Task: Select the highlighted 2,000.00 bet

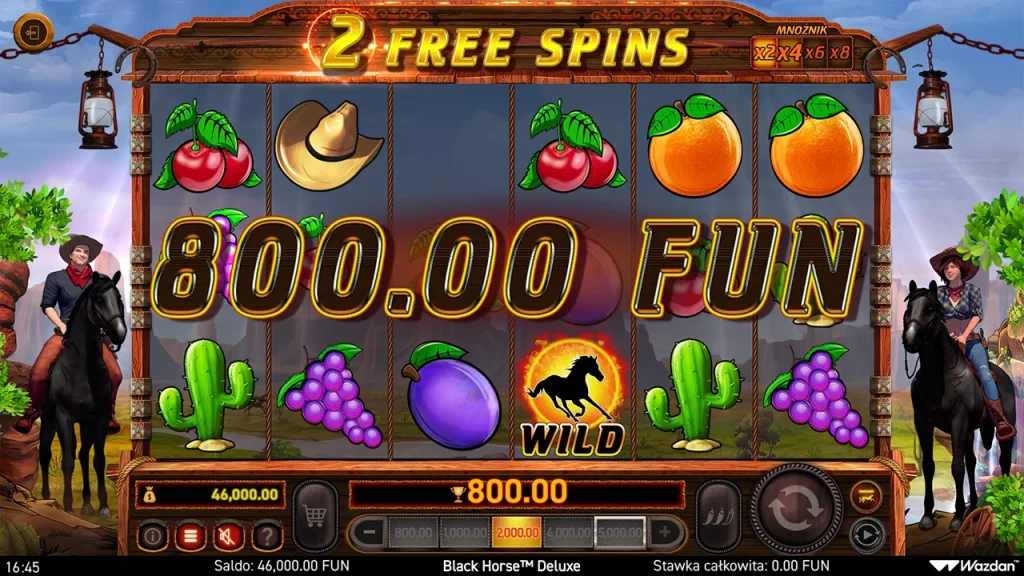Action: pos(517,533)
